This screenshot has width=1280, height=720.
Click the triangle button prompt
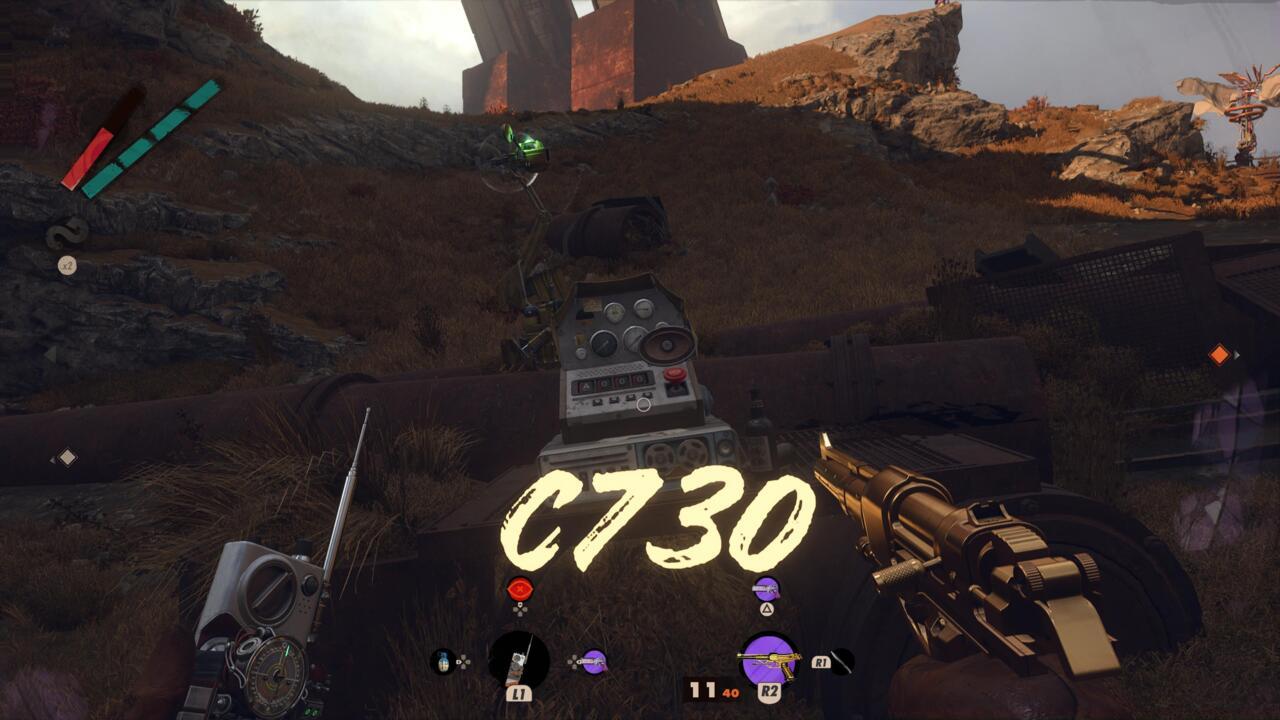(767, 608)
